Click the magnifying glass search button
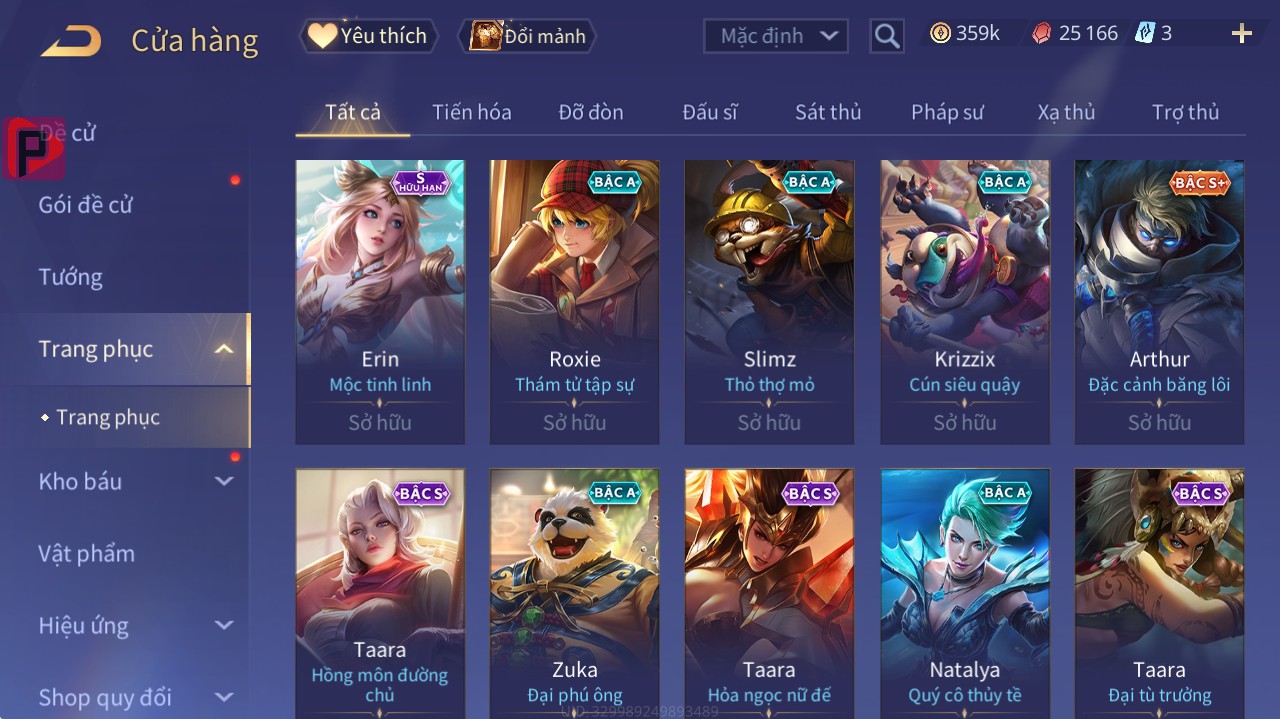This screenshot has width=1280, height=719. tap(887, 36)
